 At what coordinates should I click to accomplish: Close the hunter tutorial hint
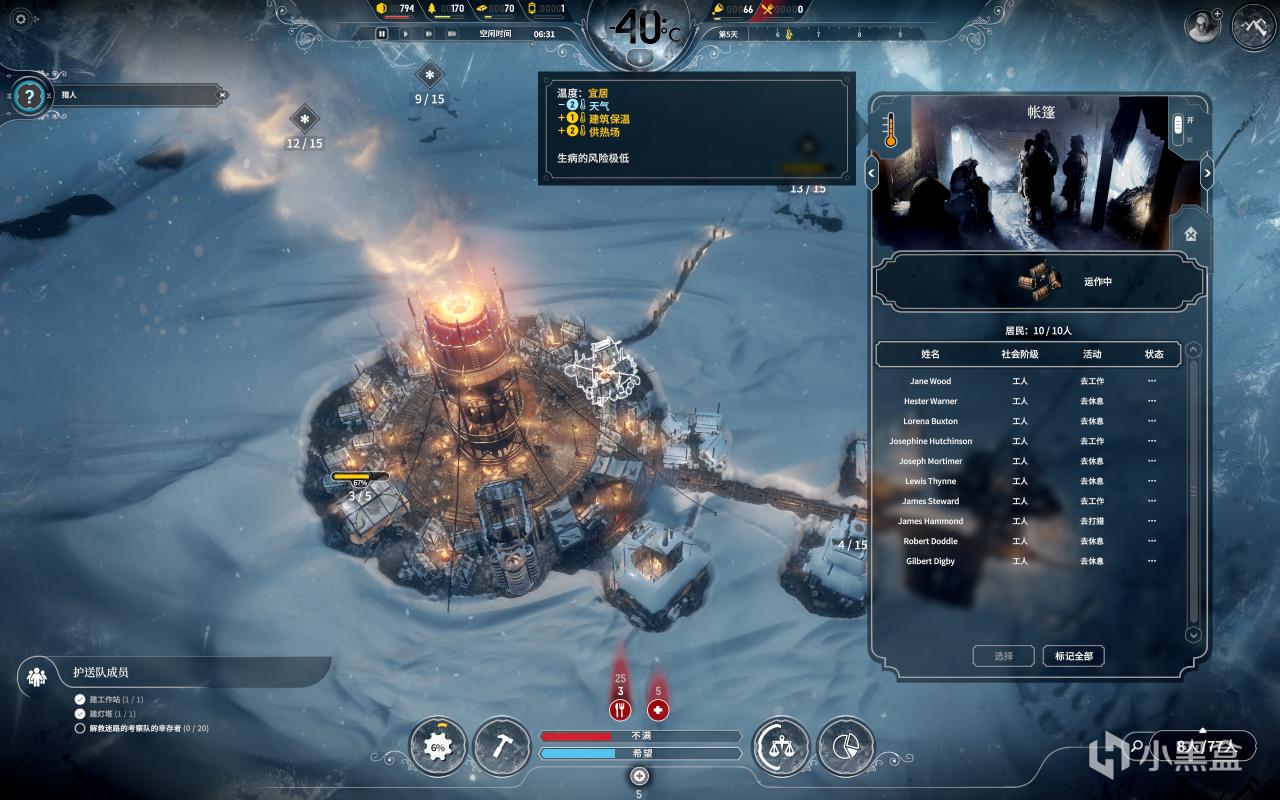click(x=222, y=95)
